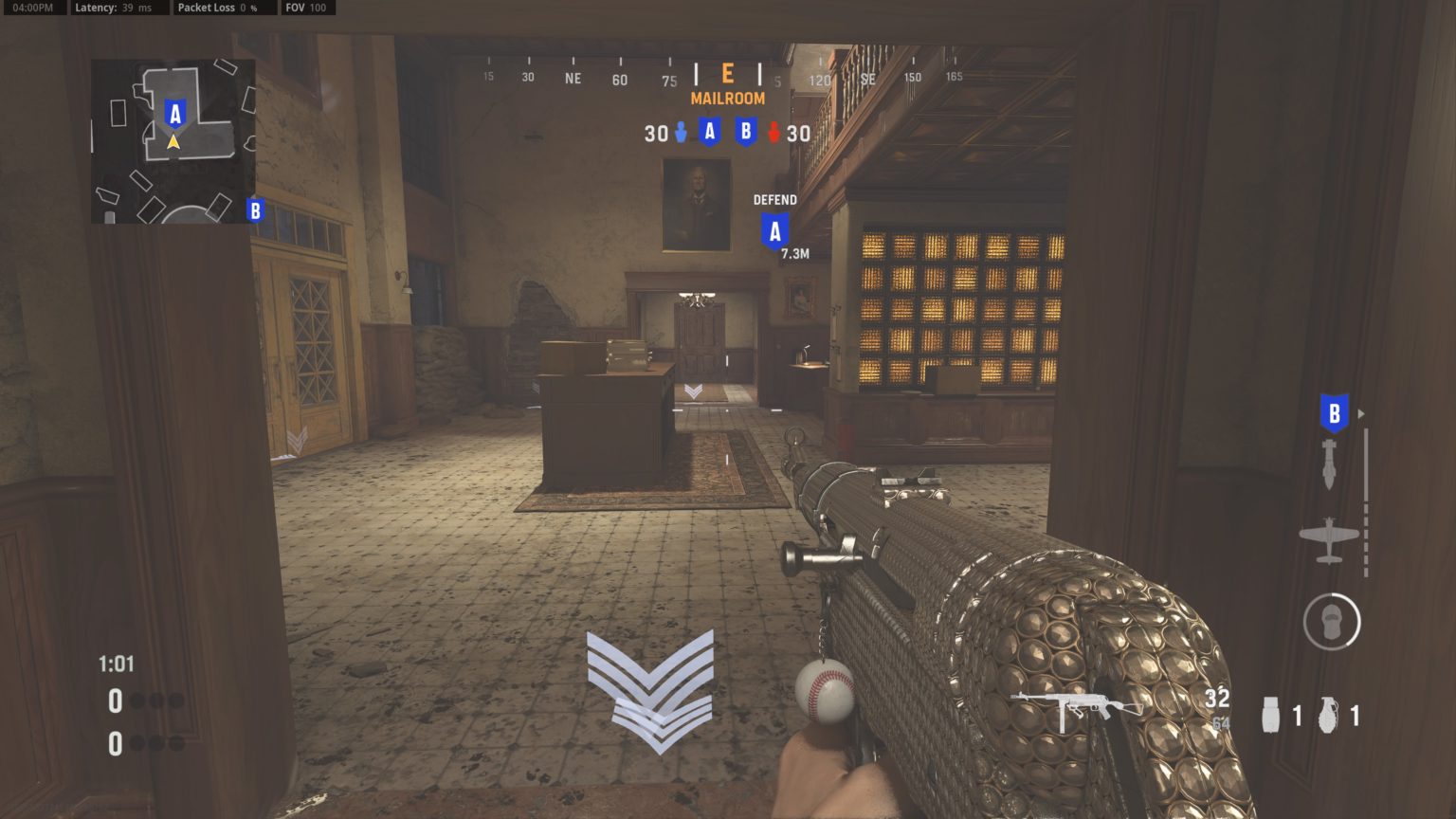This screenshot has width=1456, height=819.
Task: Open the B marker below the minimap
Action: (254, 209)
